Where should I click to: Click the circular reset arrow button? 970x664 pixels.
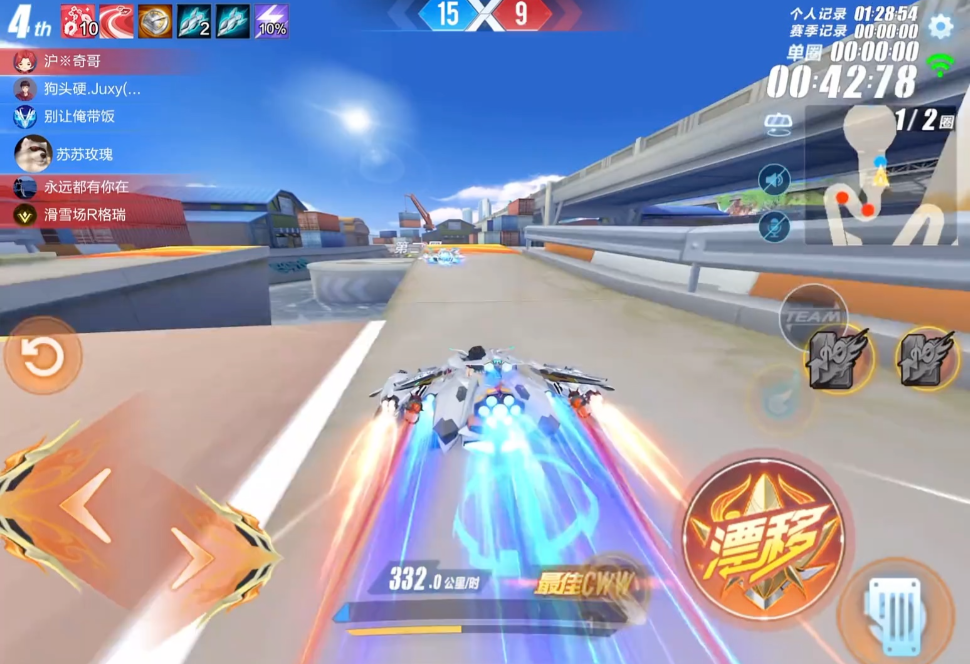(42, 356)
